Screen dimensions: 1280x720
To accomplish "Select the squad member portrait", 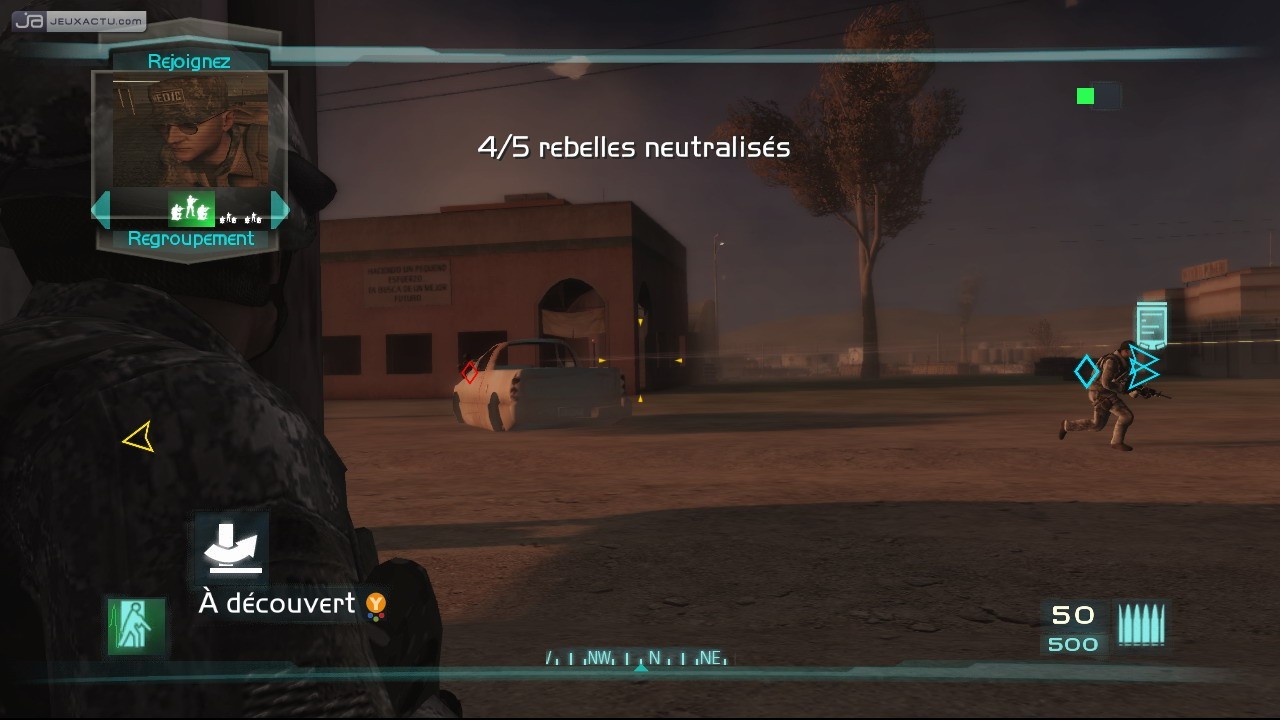I will (190, 131).
